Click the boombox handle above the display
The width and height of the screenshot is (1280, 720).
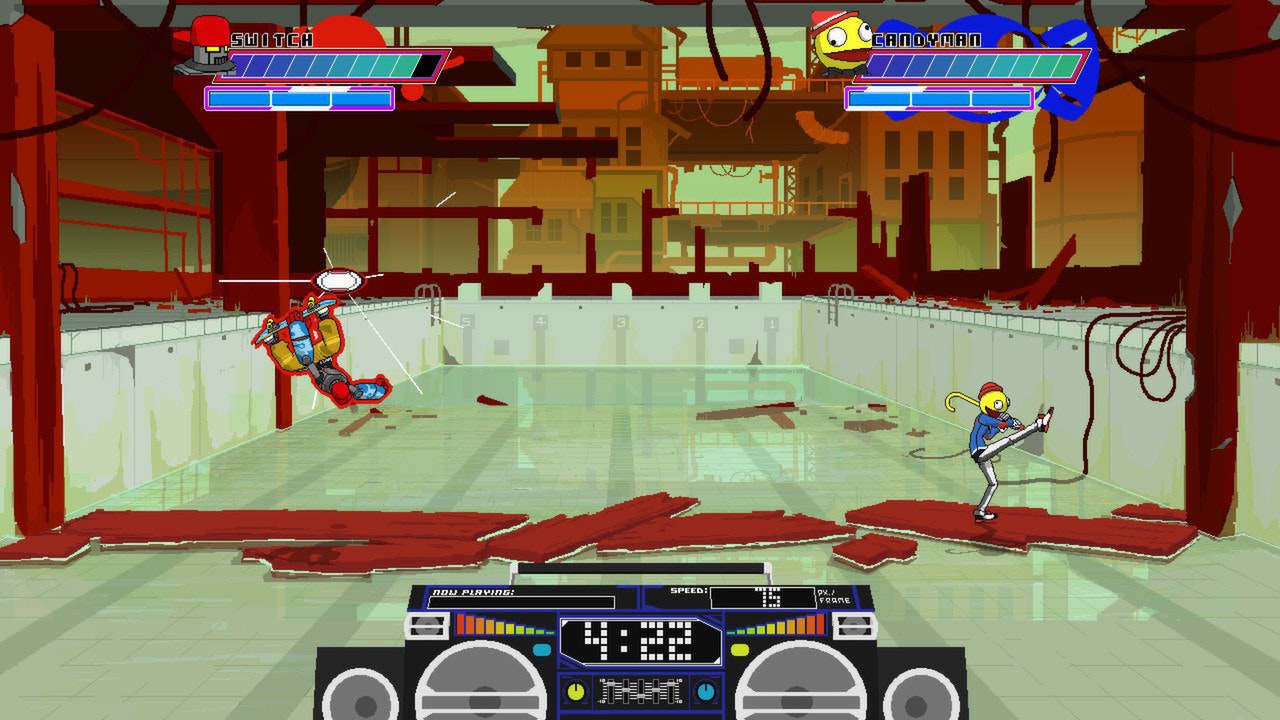pyautogui.click(x=642, y=570)
